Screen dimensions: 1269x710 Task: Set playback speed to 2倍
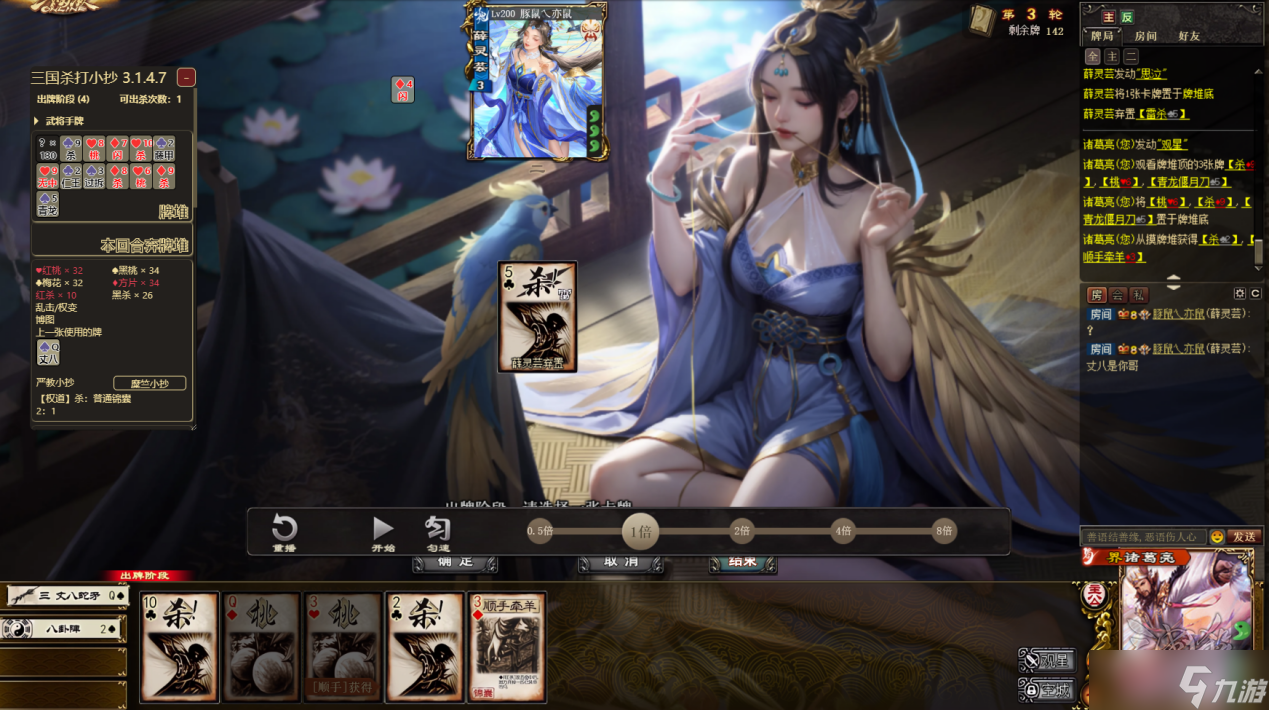pos(742,531)
